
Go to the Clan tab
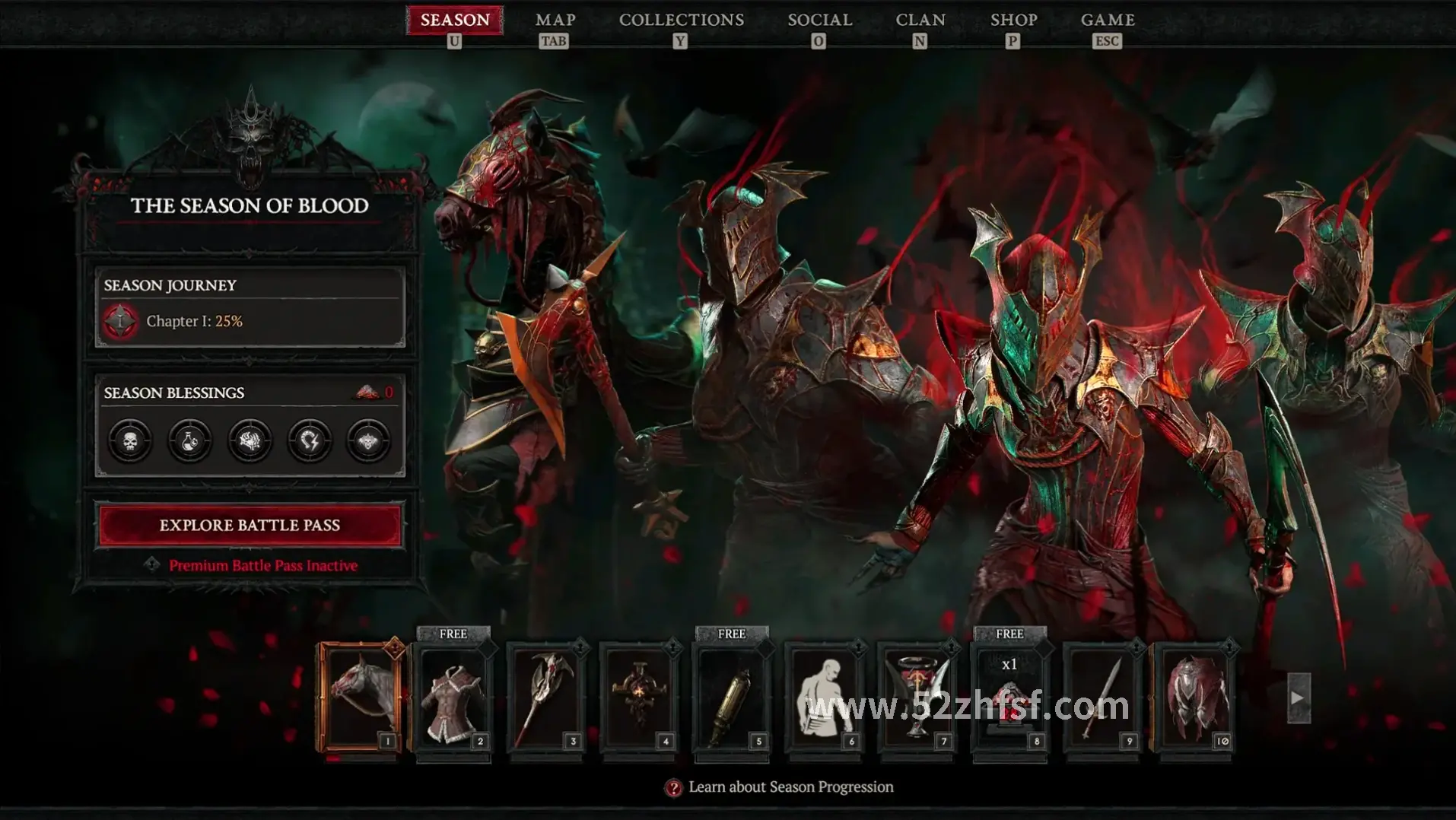(x=920, y=21)
